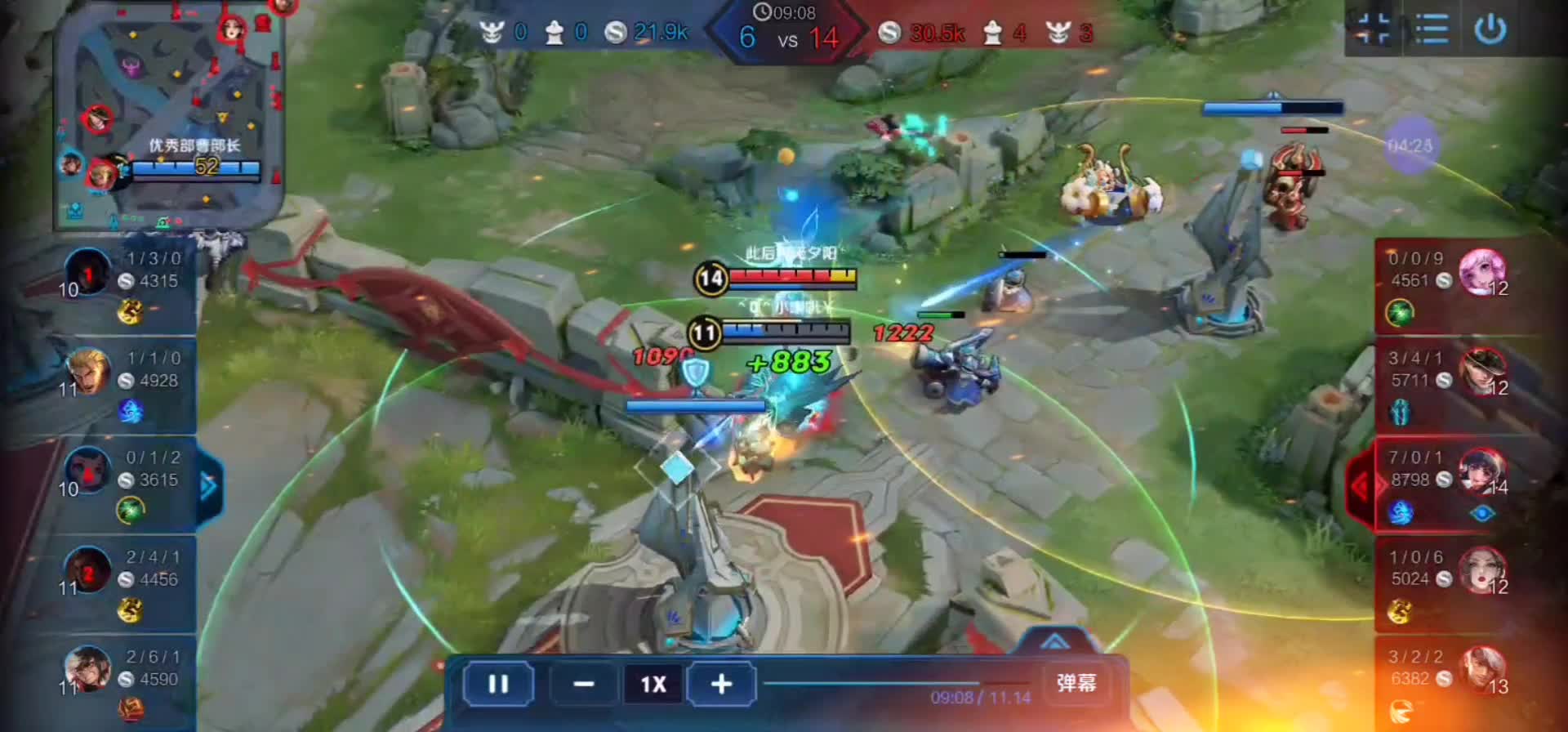The height and width of the screenshot is (732, 1568).
Task: Choose the blue player with 2/6/1 score
Action: (x=88, y=668)
